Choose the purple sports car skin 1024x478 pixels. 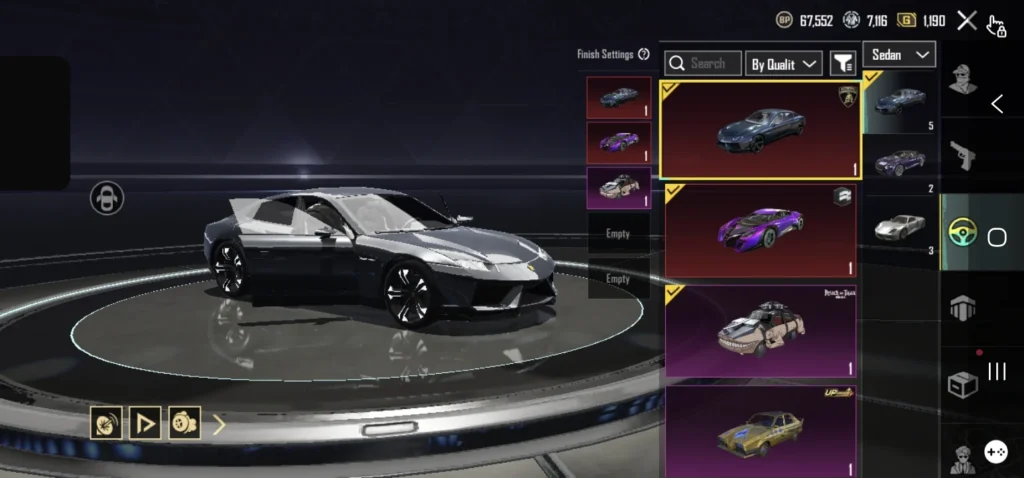click(760, 231)
